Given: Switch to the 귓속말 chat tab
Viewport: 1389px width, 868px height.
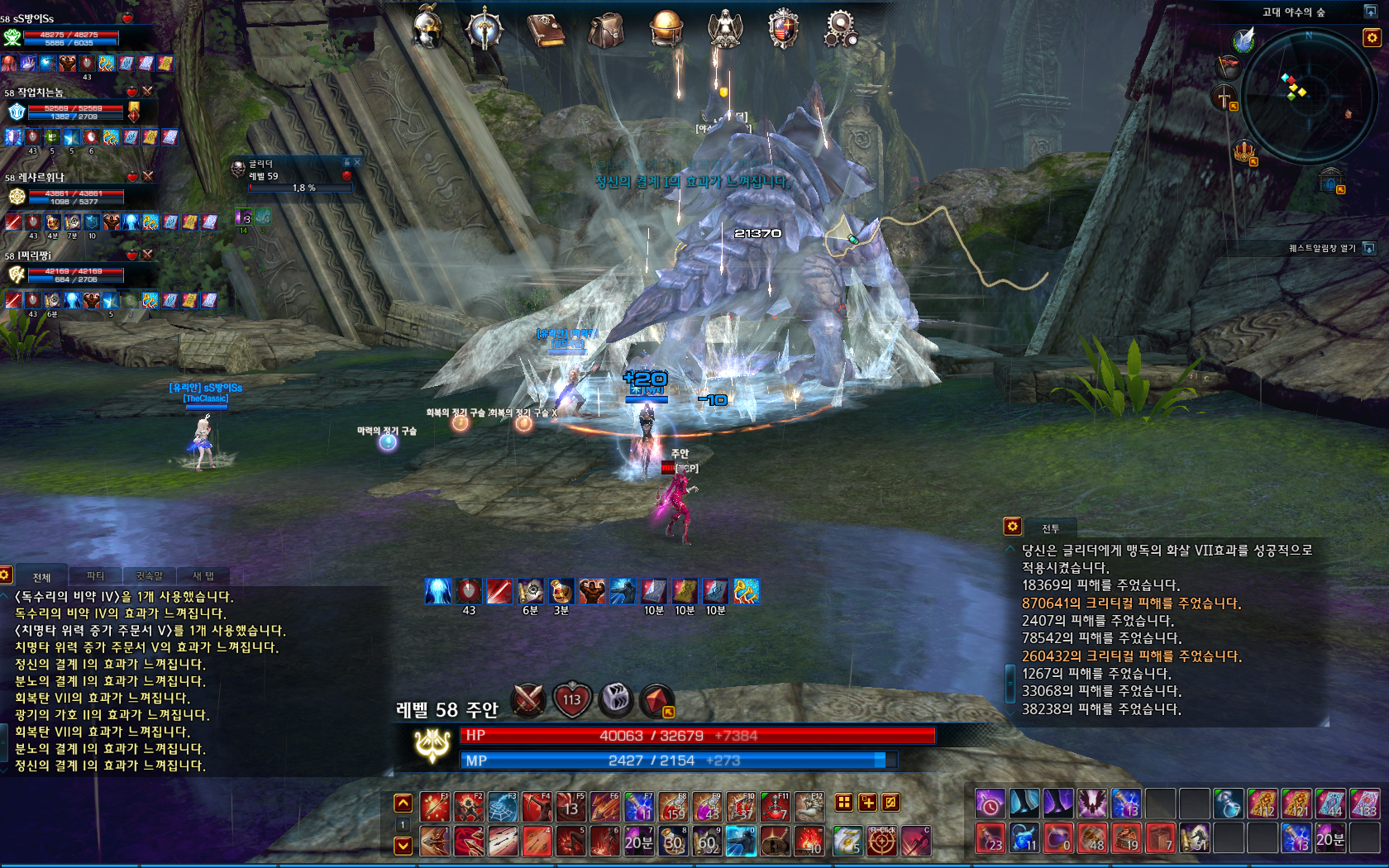Looking at the screenshot, I should coord(150,576).
